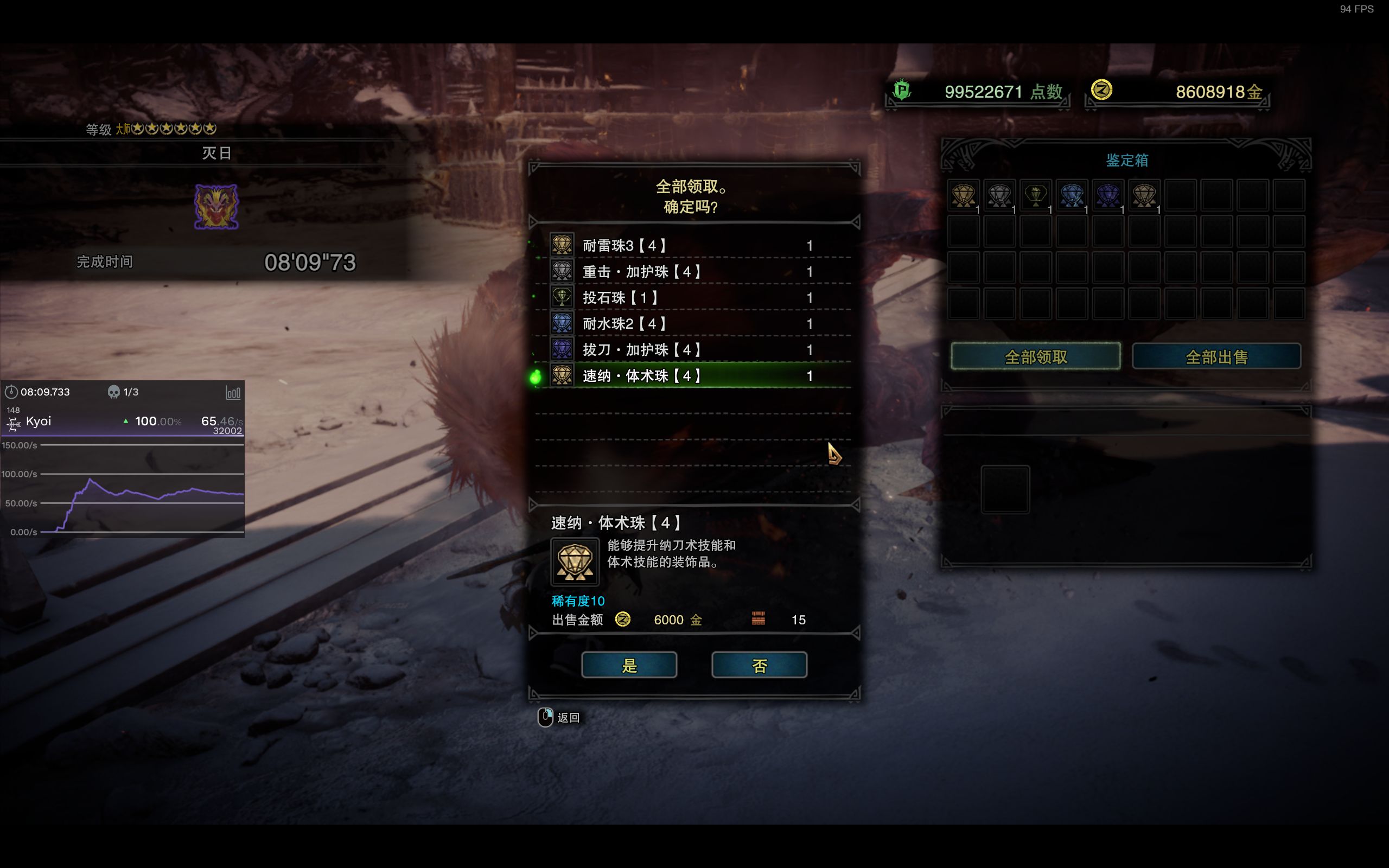Choose the 投石珠【1】 list entry
This screenshot has width=1389, height=868.
point(694,297)
